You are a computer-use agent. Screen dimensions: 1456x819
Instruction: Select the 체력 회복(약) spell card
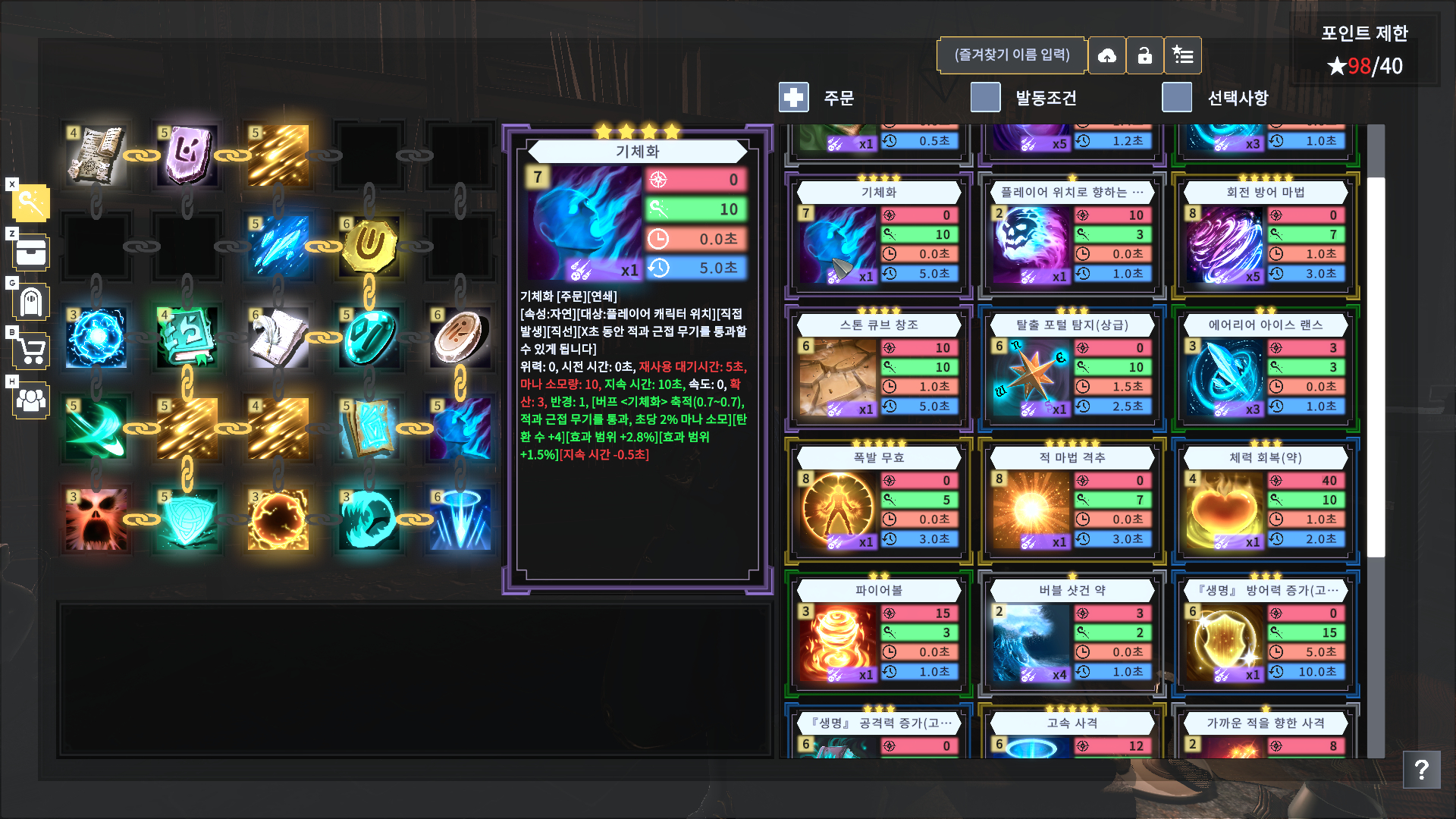point(1265,498)
